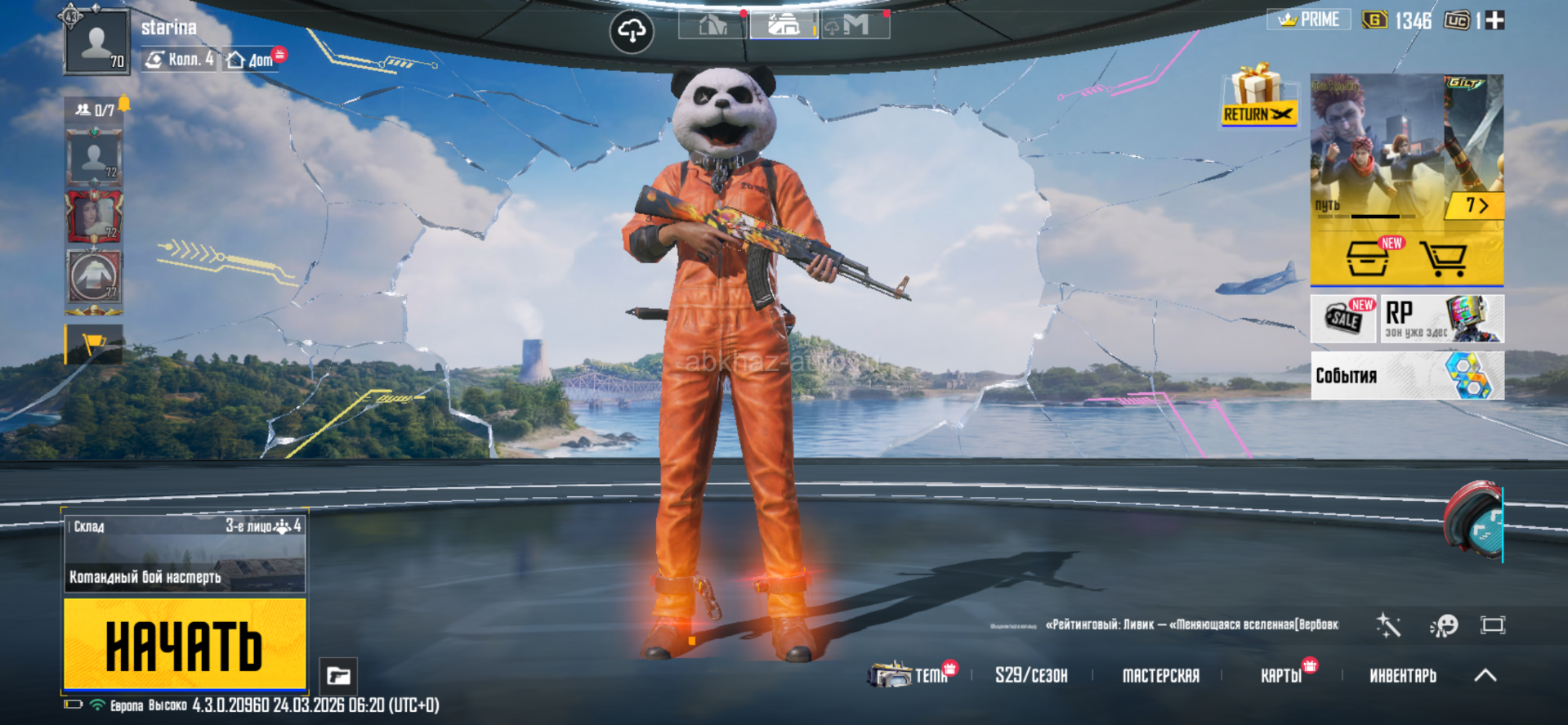Click the cloud download icon

(632, 32)
